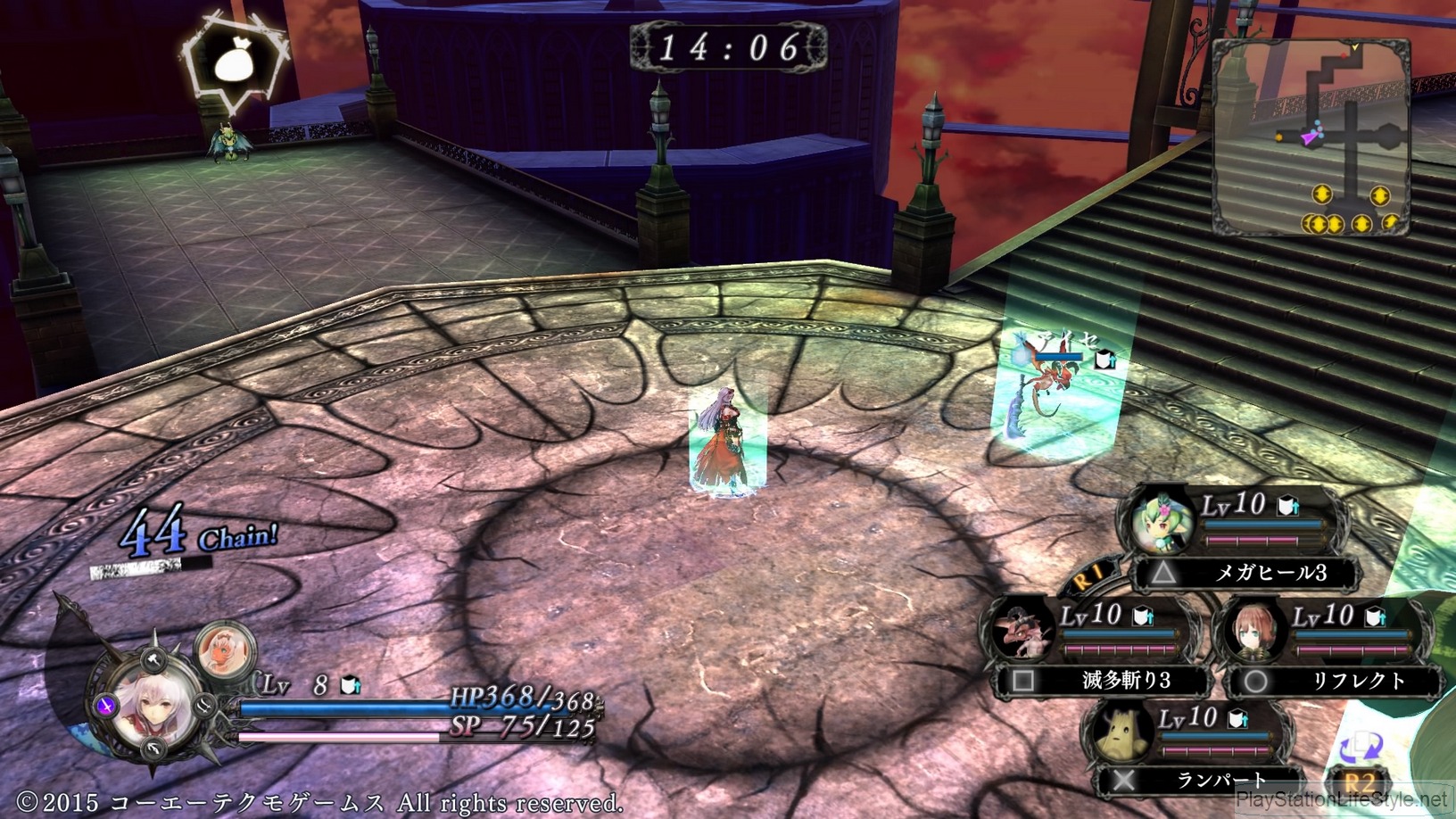Select the hammer weapon icon
Screen dimensions: 1456x819
click(x=153, y=661)
